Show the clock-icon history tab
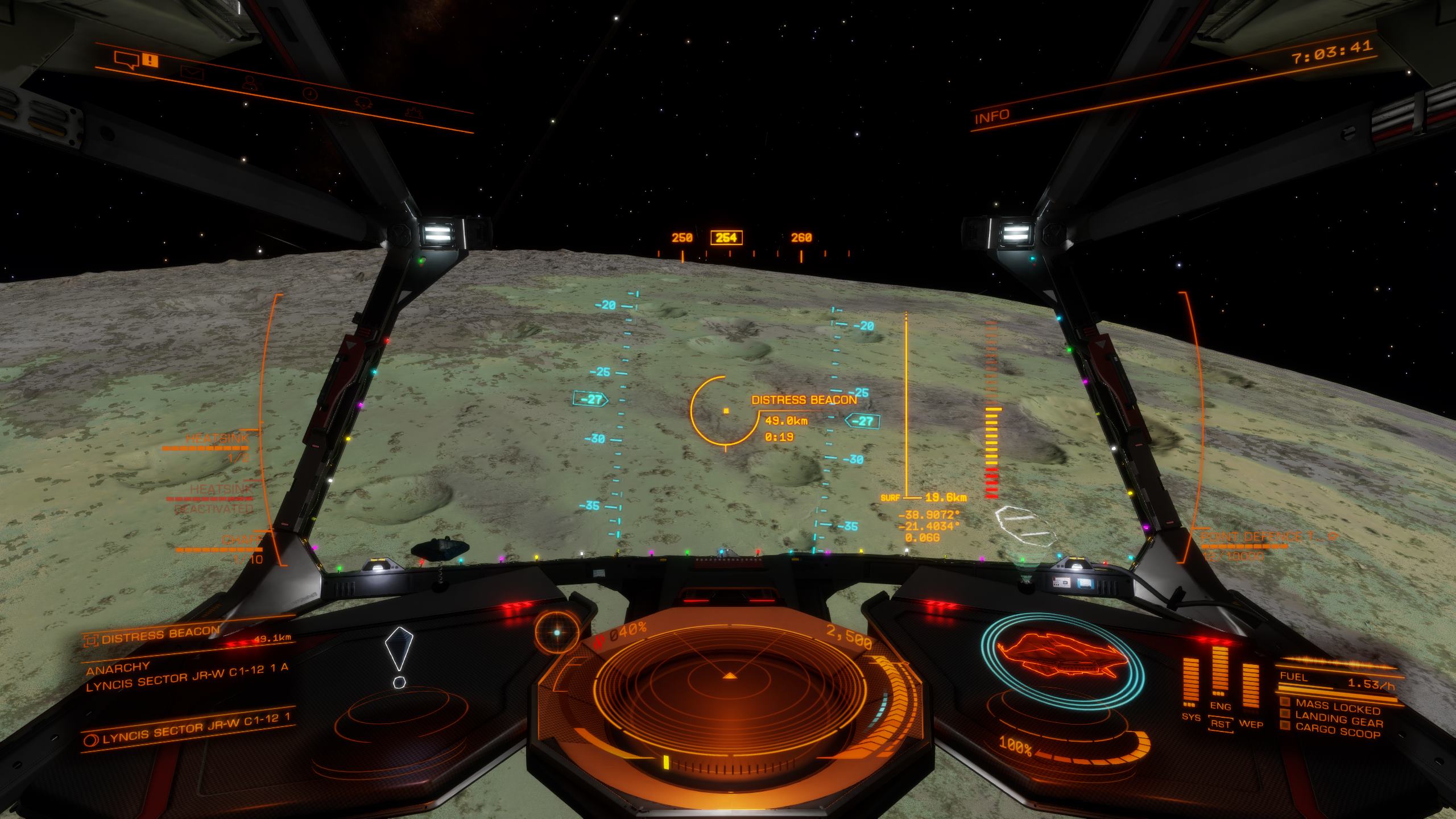Viewport: 1456px width, 819px height. 310,93
